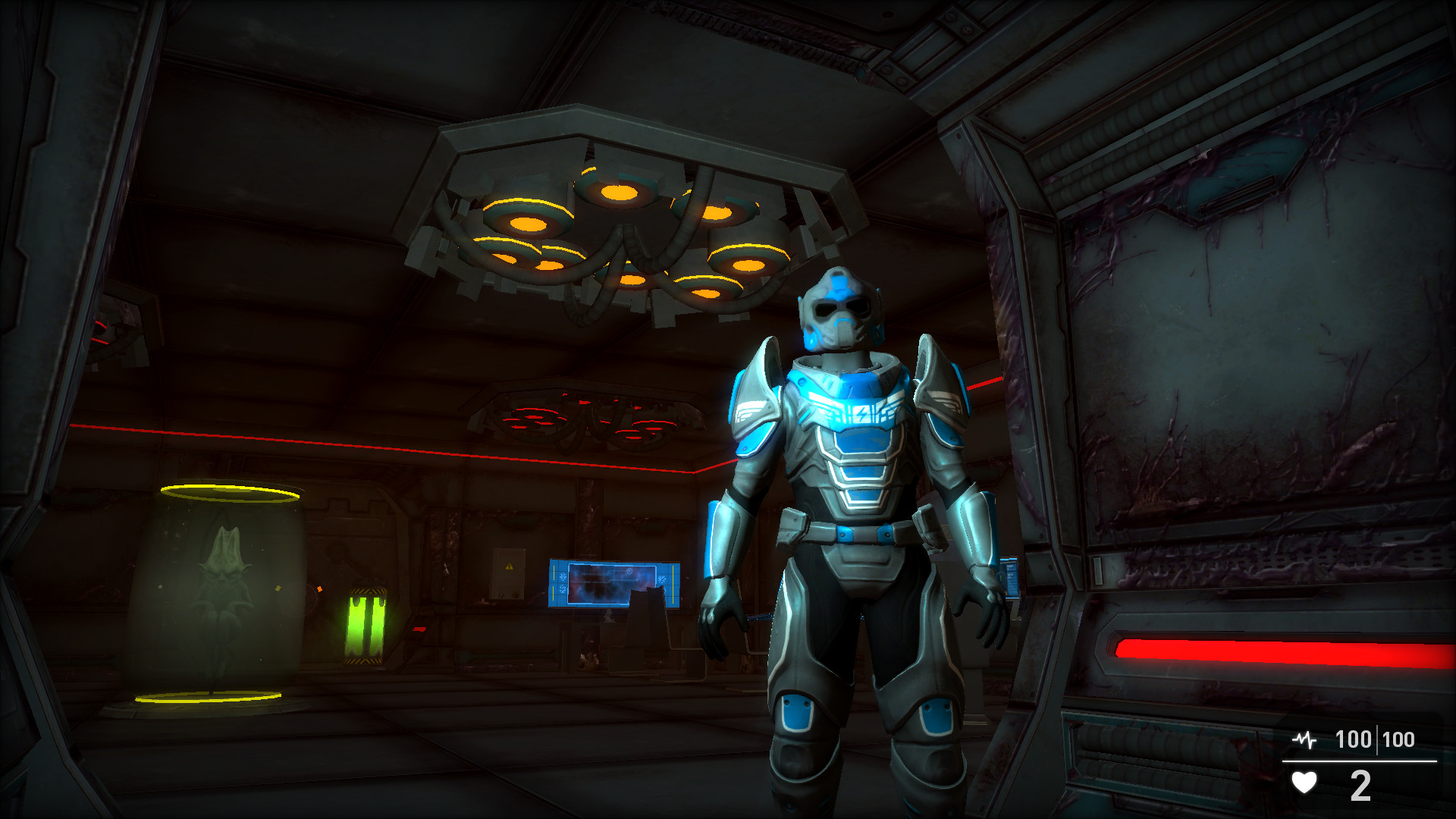Click the 100|100 health readout

(x=1374, y=738)
